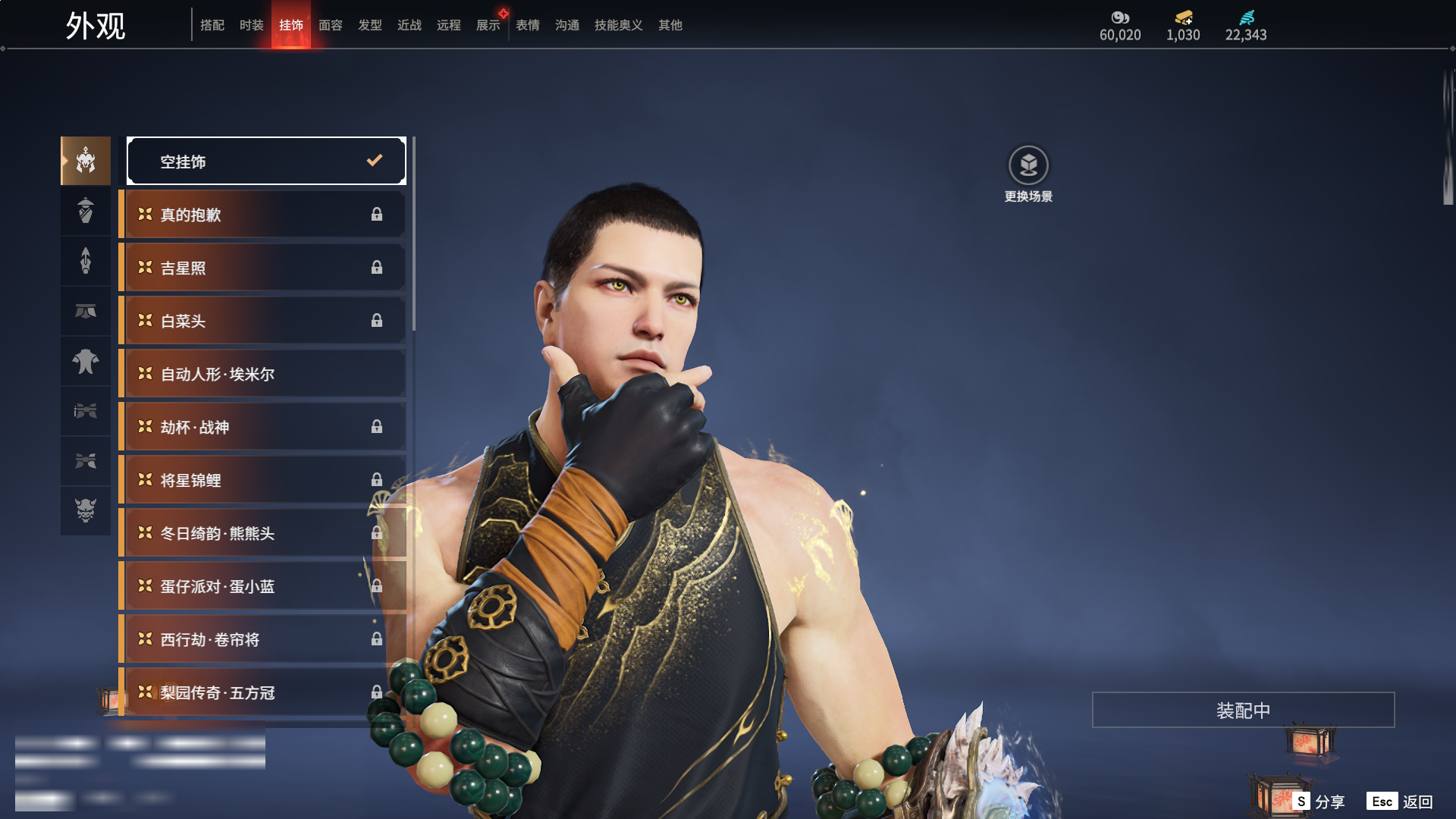This screenshot has height=819, width=1456.
Task: Open the 技能奥义 tab
Action: pos(619,25)
